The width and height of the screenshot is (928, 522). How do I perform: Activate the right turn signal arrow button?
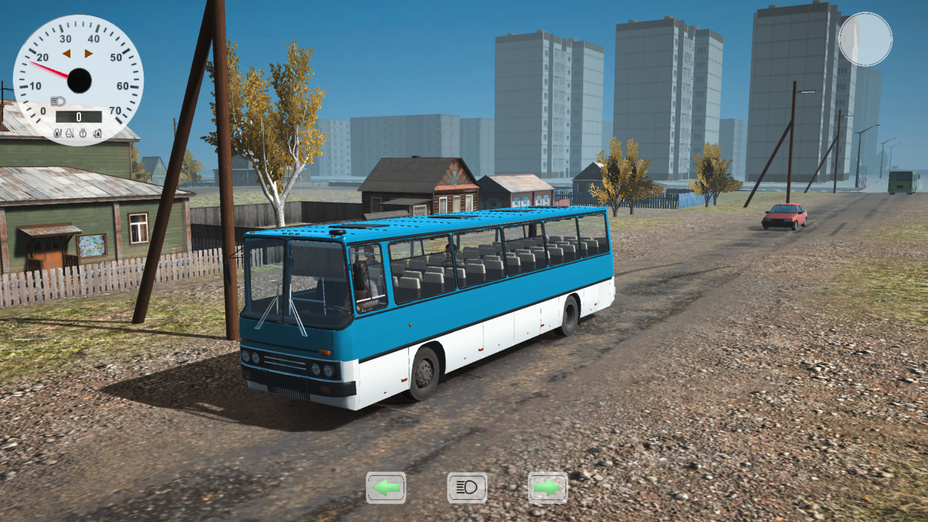click(x=547, y=487)
